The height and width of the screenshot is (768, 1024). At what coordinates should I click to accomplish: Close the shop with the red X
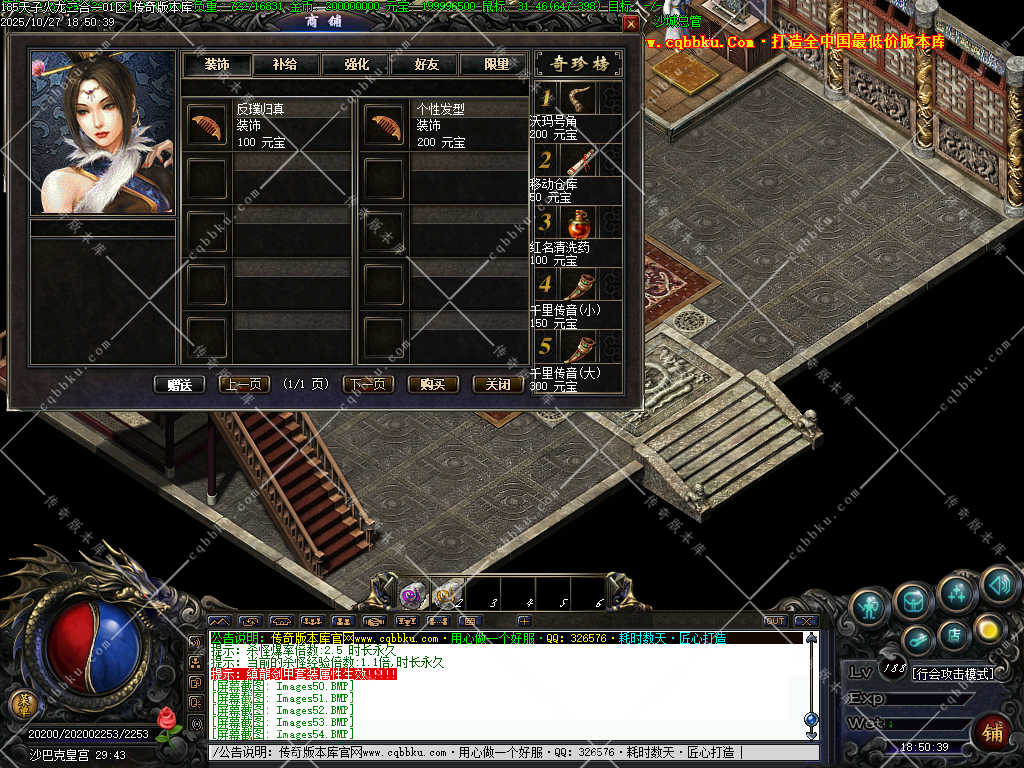point(630,23)
